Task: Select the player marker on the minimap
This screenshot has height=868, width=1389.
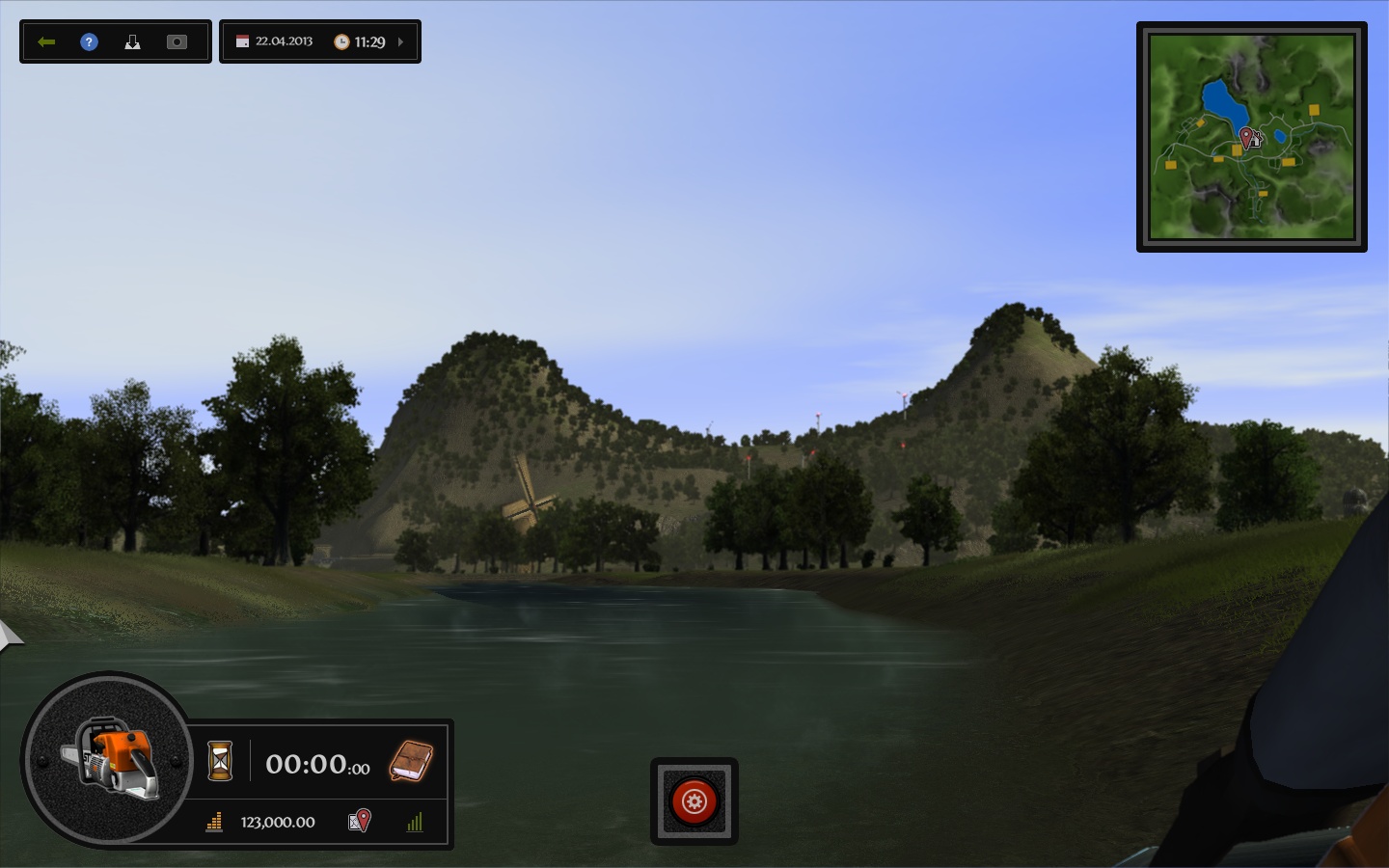Action: [x=1246, y=138]
